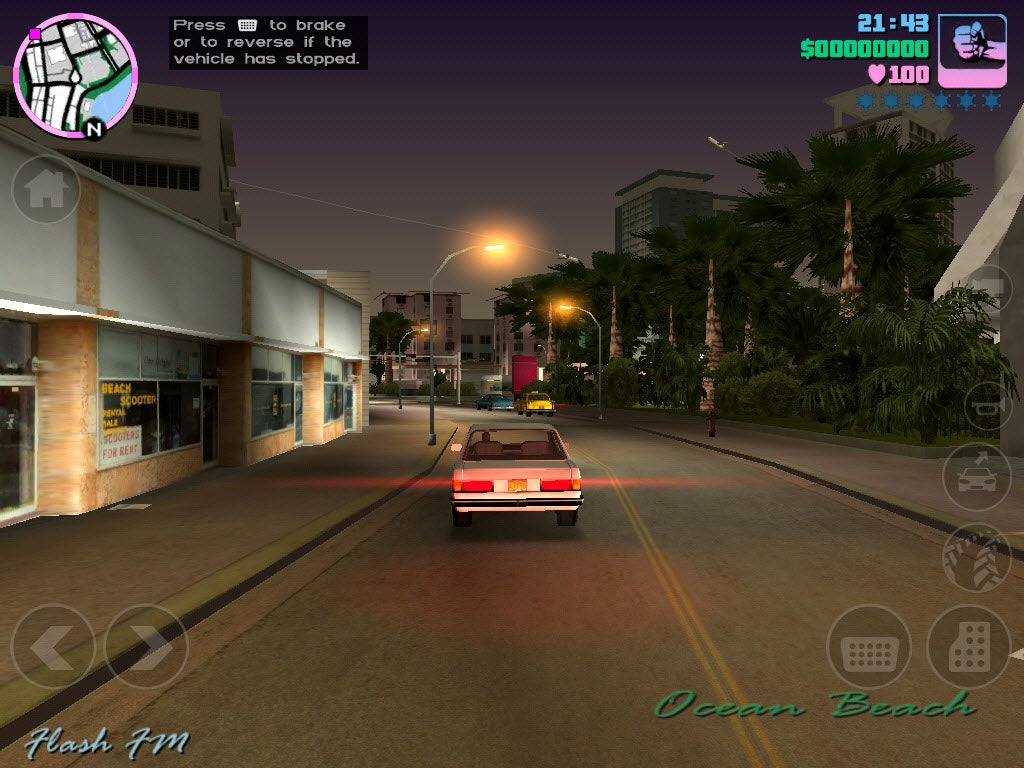
Task: Tap the house icon button
Action: coord(46,189)
